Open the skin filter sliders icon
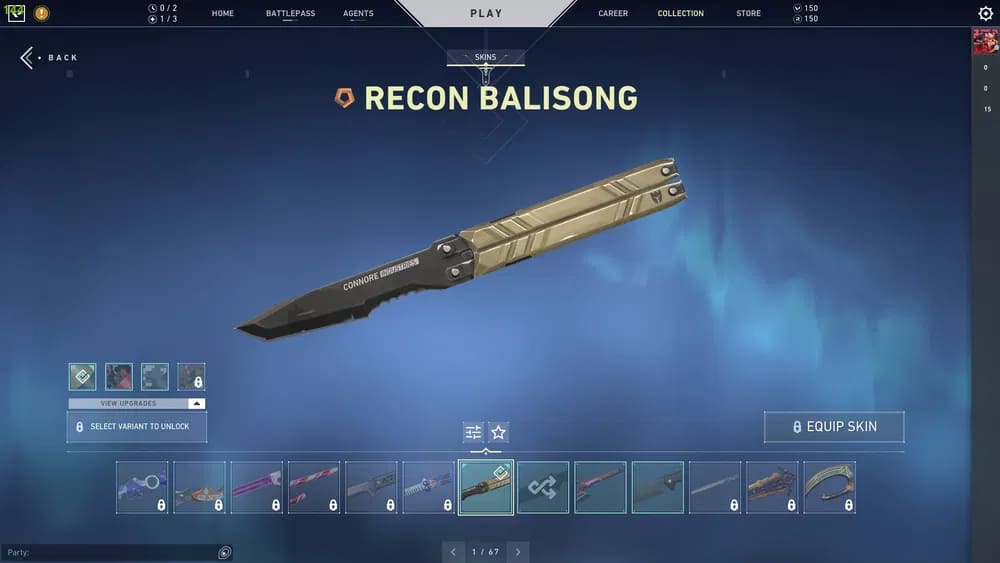This screenshot has height=563, width=1000. (x=473, y=432)
